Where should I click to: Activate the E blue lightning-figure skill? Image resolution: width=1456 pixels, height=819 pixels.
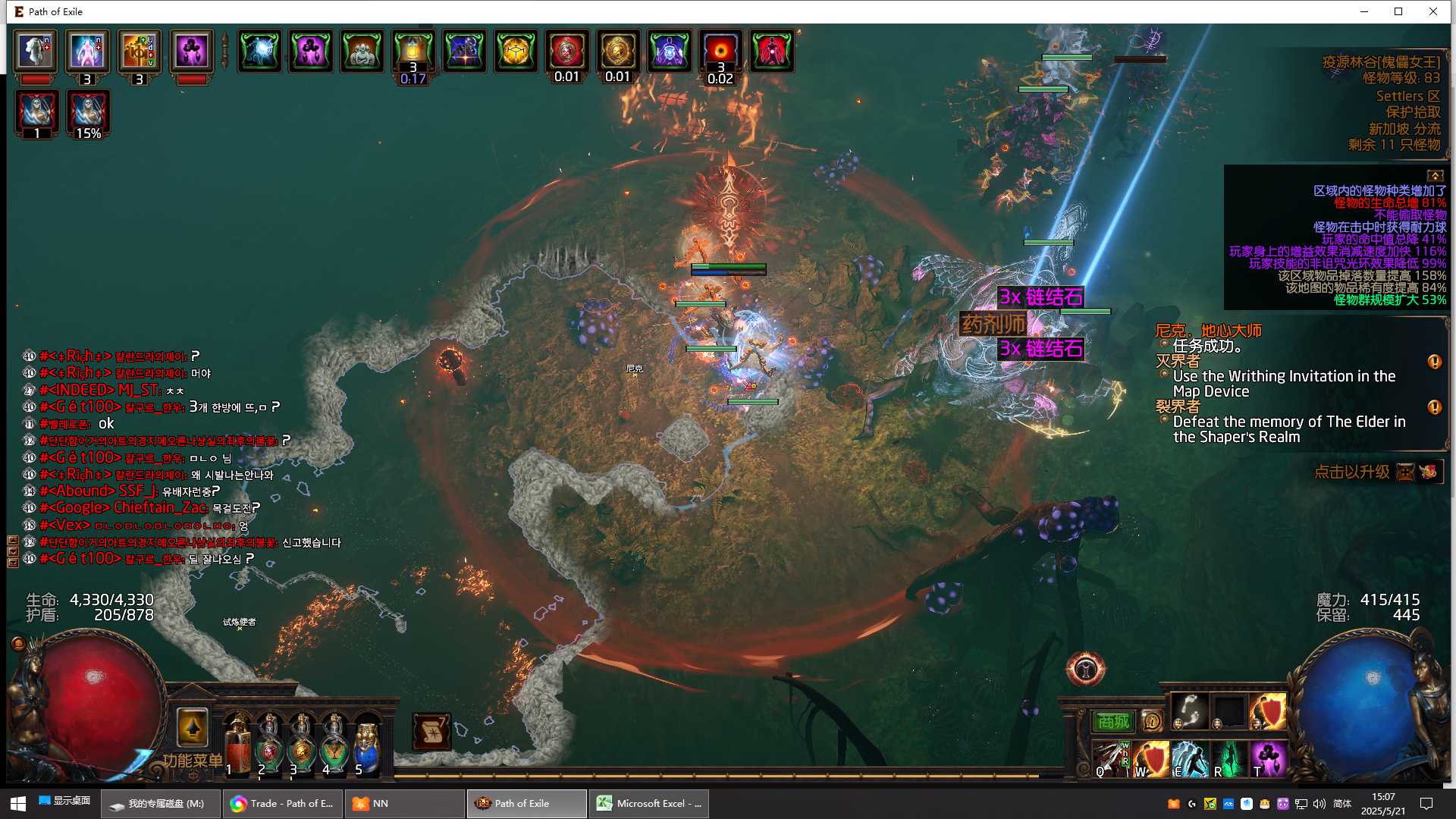(x=1190, y=759)
